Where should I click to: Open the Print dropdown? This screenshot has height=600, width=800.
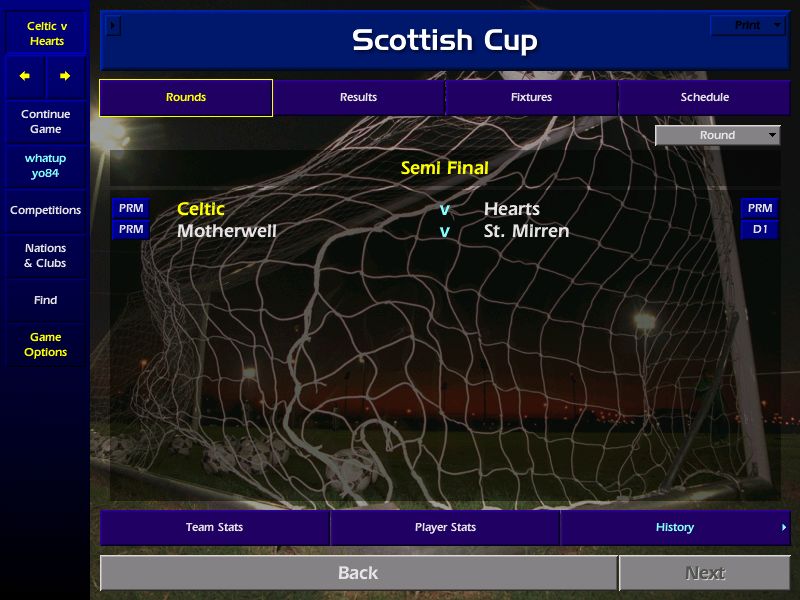[748, 25]
